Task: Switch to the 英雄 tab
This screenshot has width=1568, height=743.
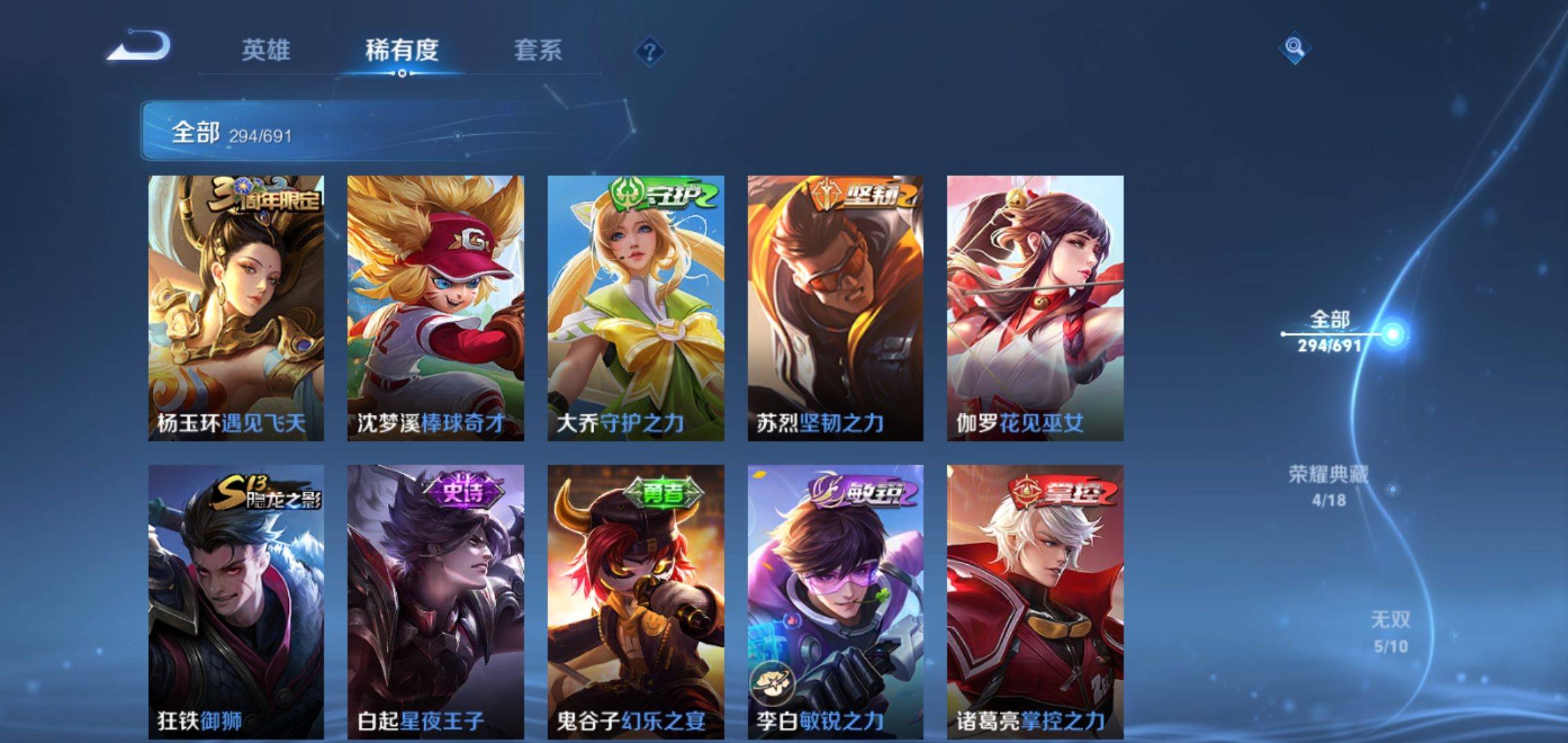Action: click(265, 50)
